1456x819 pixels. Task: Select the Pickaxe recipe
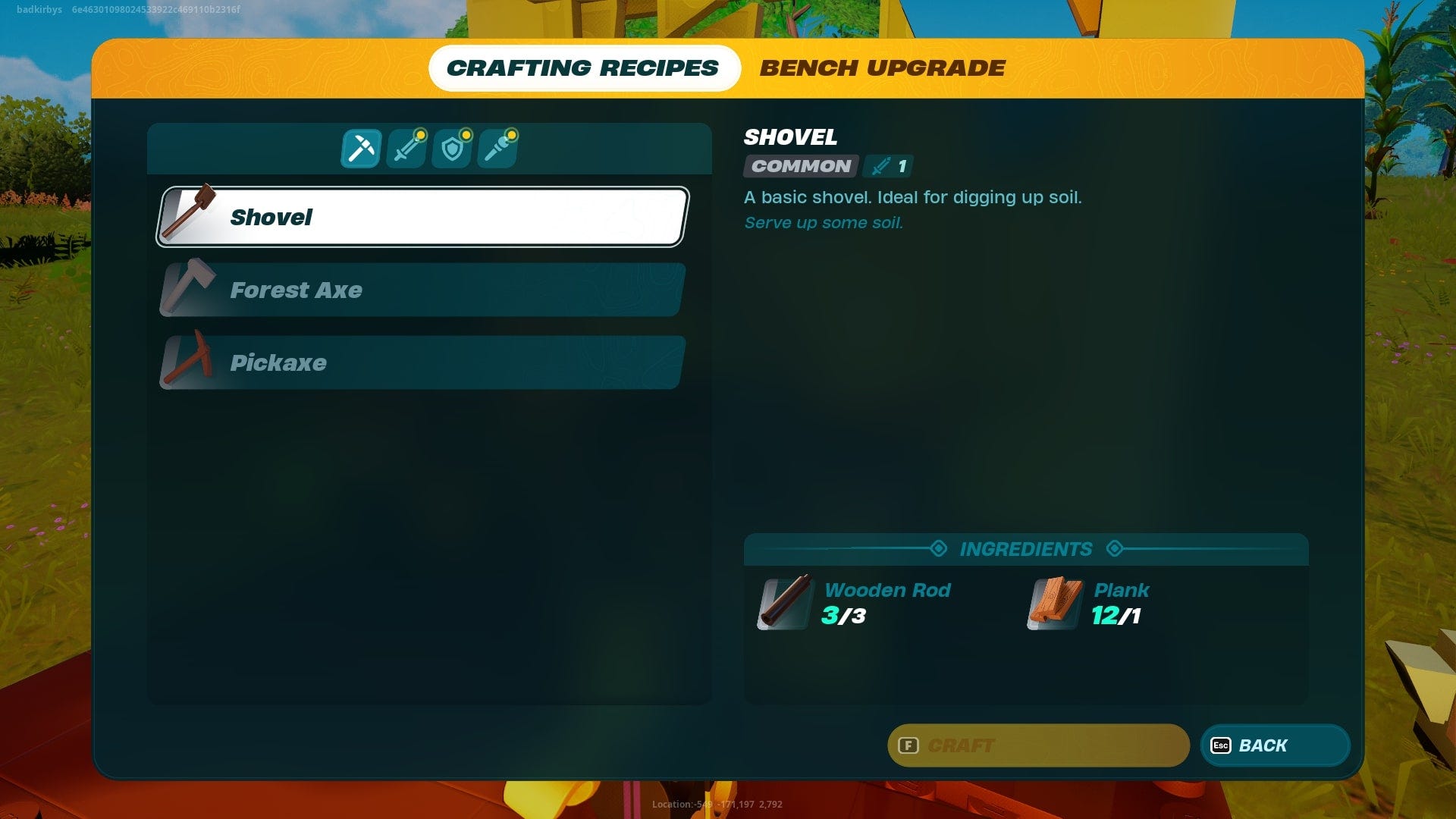click(422, 362)
